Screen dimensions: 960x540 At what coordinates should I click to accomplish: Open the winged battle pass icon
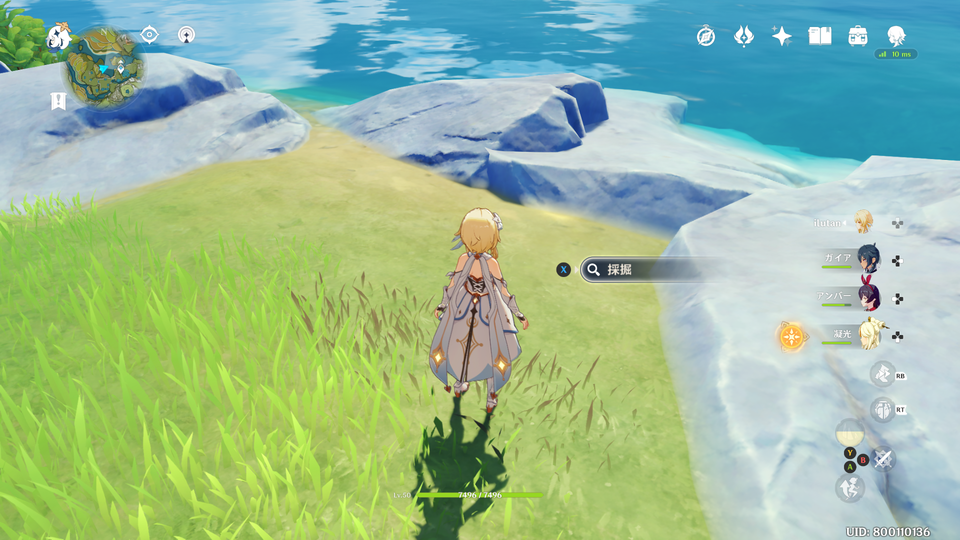(743, 36)
